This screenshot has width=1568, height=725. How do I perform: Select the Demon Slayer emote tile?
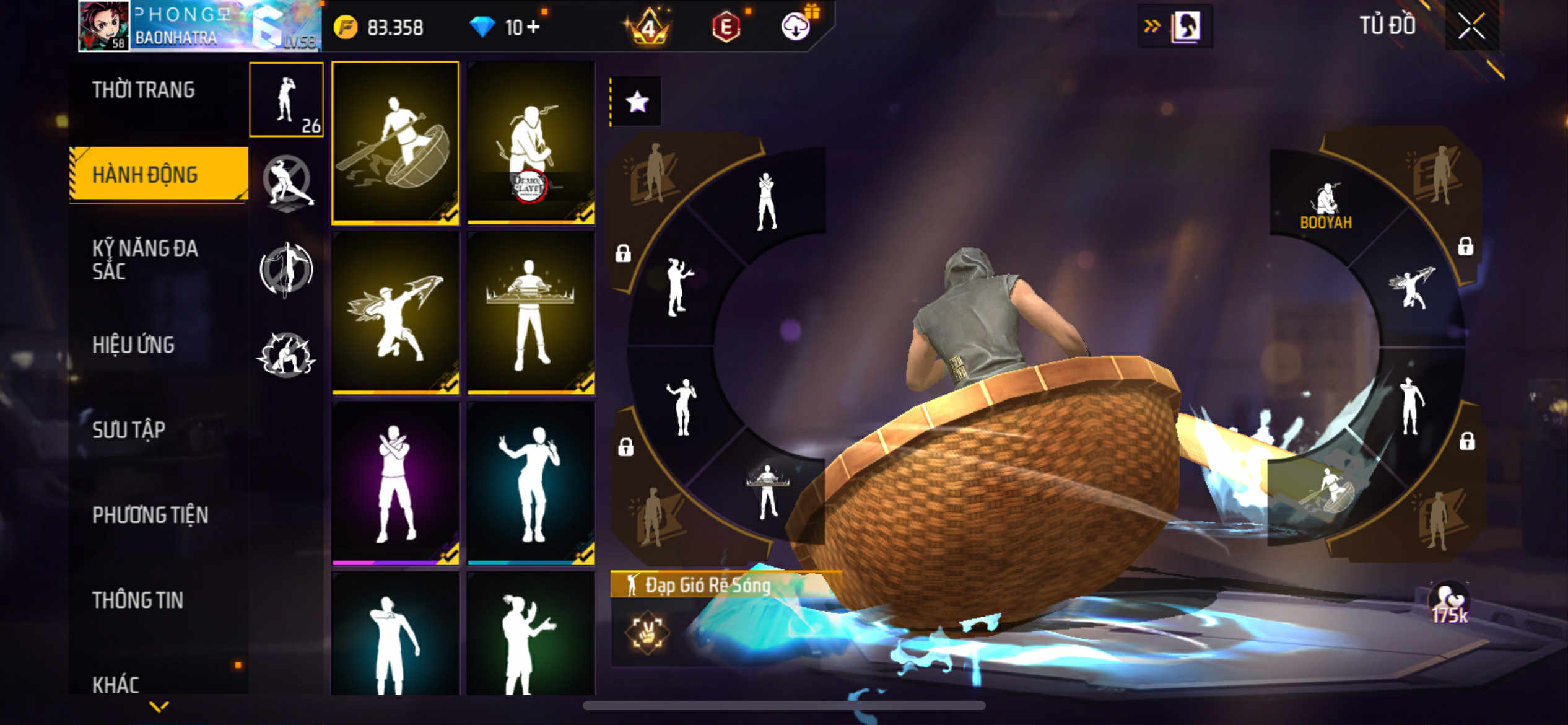coord(531,143)
